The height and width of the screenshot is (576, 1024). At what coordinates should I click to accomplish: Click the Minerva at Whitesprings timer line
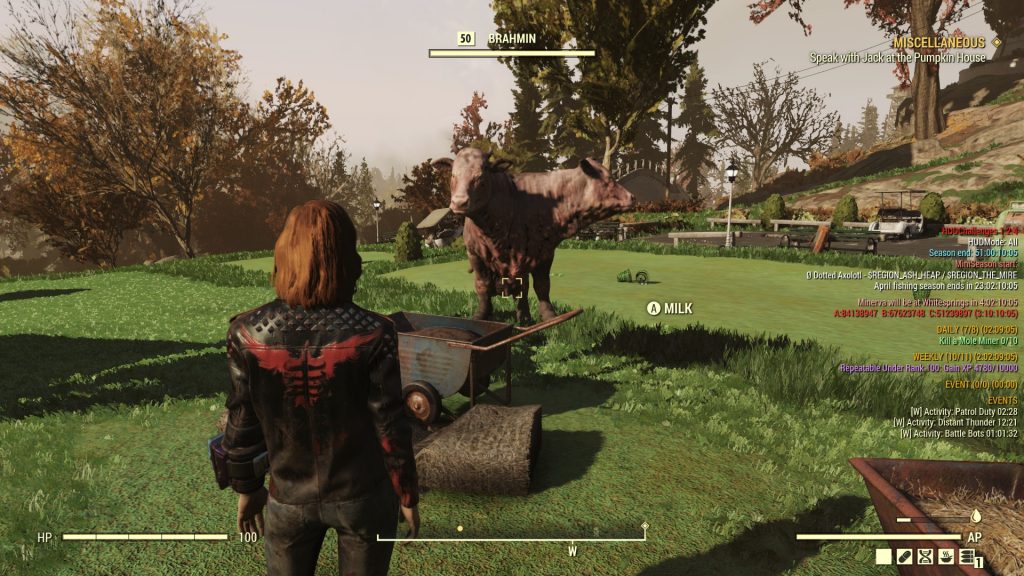(x=938, y=302)
